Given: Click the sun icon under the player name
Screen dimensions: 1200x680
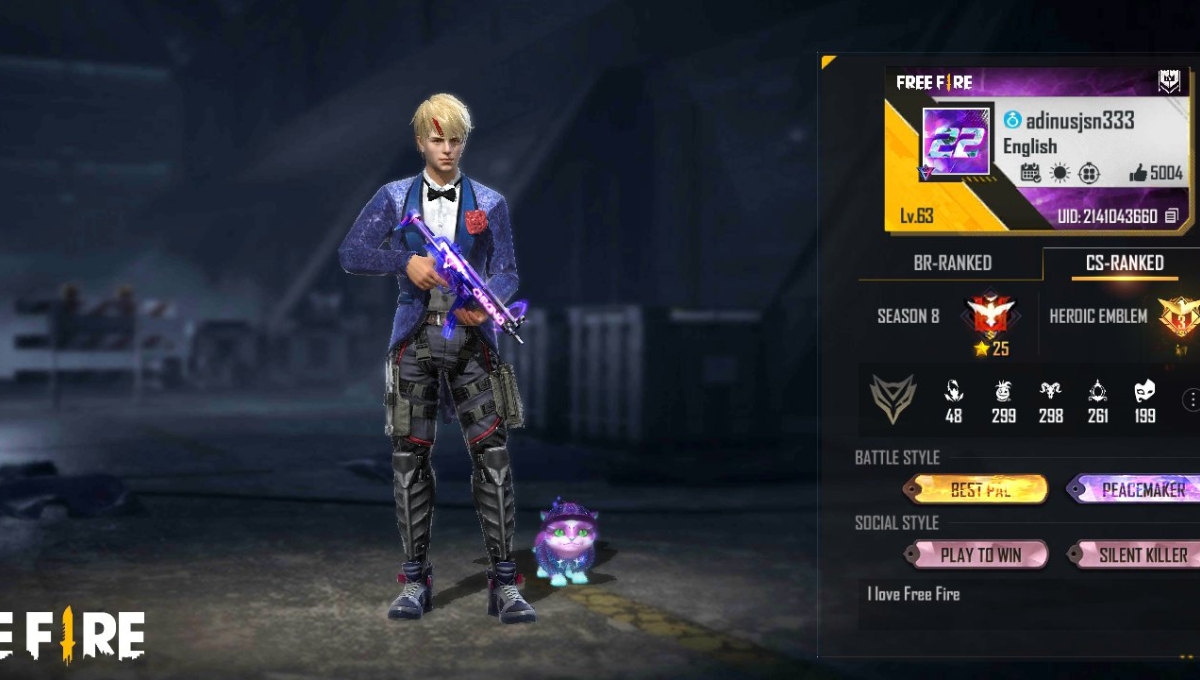Looking at the screenshot, I should pos(1060,173).
